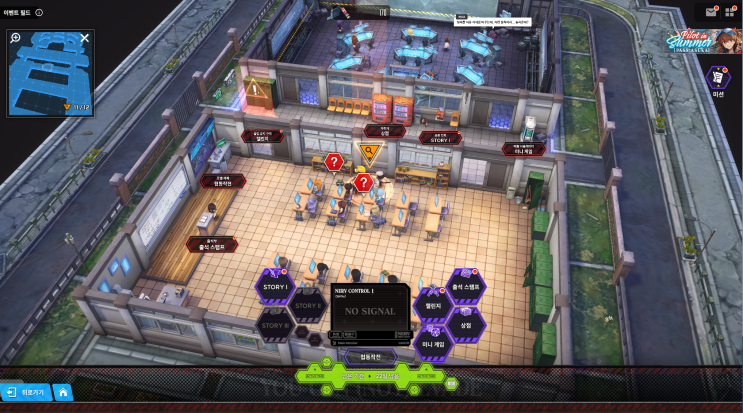The width and height of the screenshot is (743, 413).
Task: Open the STORY I hexagon button
Action: coord(275,286)
